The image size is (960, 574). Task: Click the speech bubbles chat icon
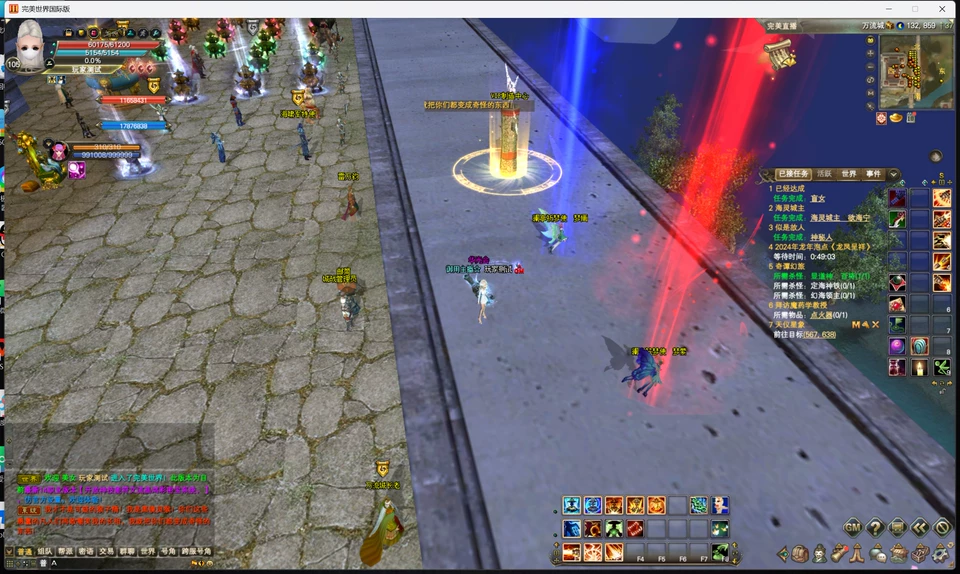[879, 553]
